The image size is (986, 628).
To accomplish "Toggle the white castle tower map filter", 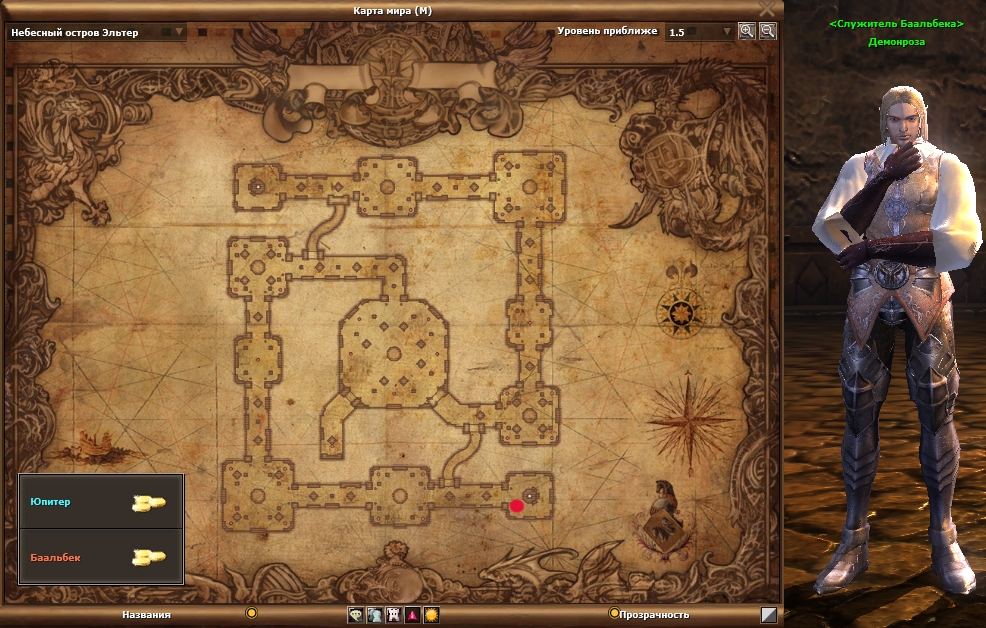I will click(393, 615).
